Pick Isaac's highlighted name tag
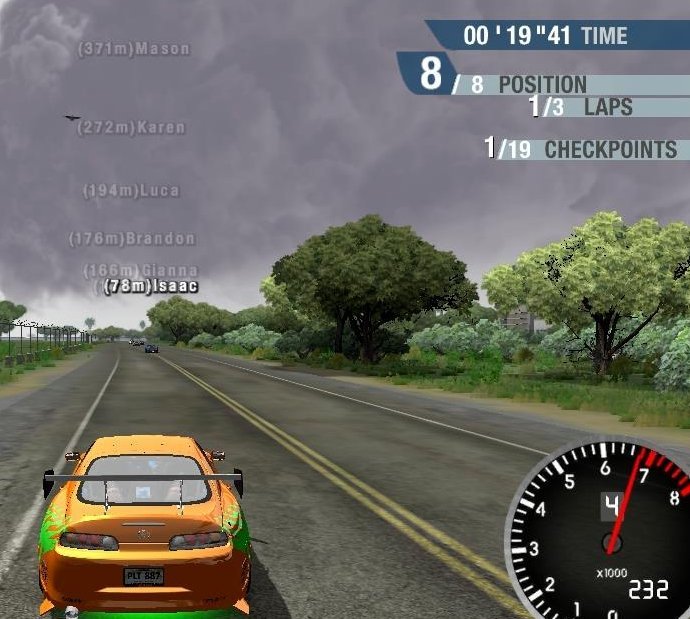Screen dimensions: 690x619 151,286
